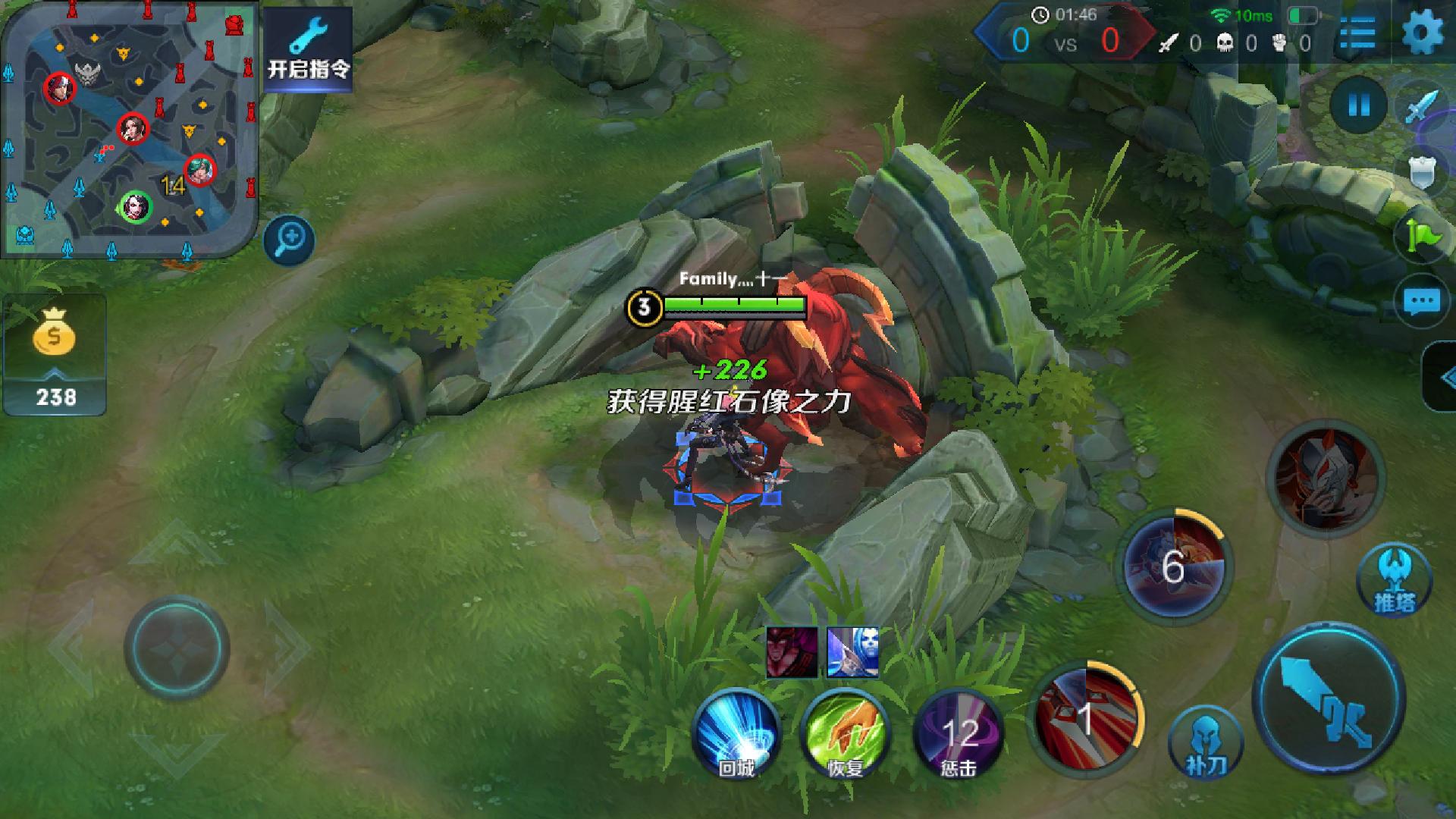This screenshot has width=1456, height=819.
Task: Cast the 惩击 smite spell
Action: [959, 734]
